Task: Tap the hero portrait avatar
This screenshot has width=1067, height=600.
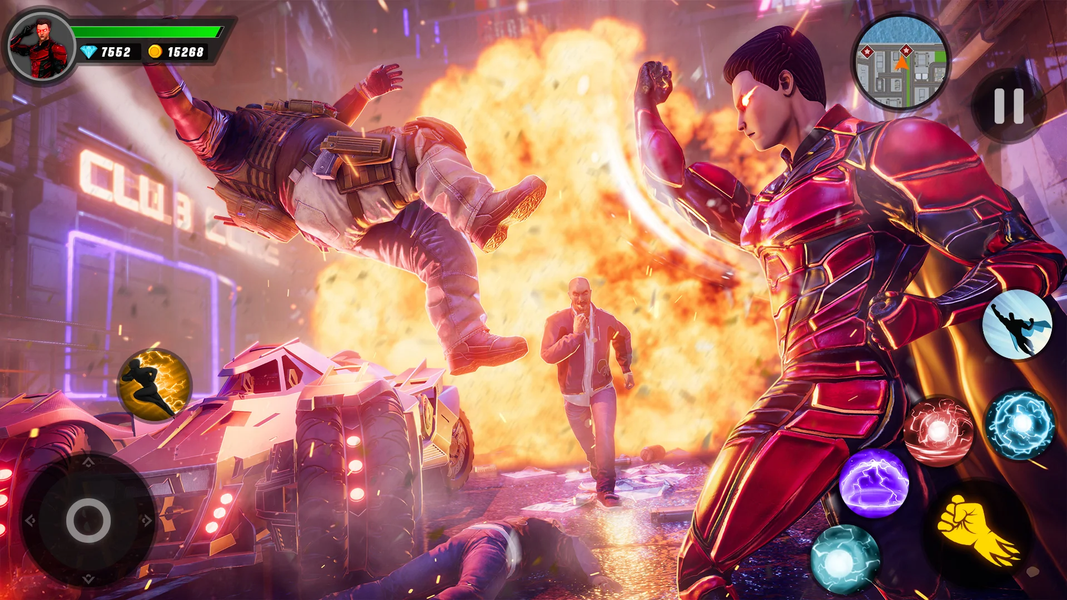Action: point(40,46)
